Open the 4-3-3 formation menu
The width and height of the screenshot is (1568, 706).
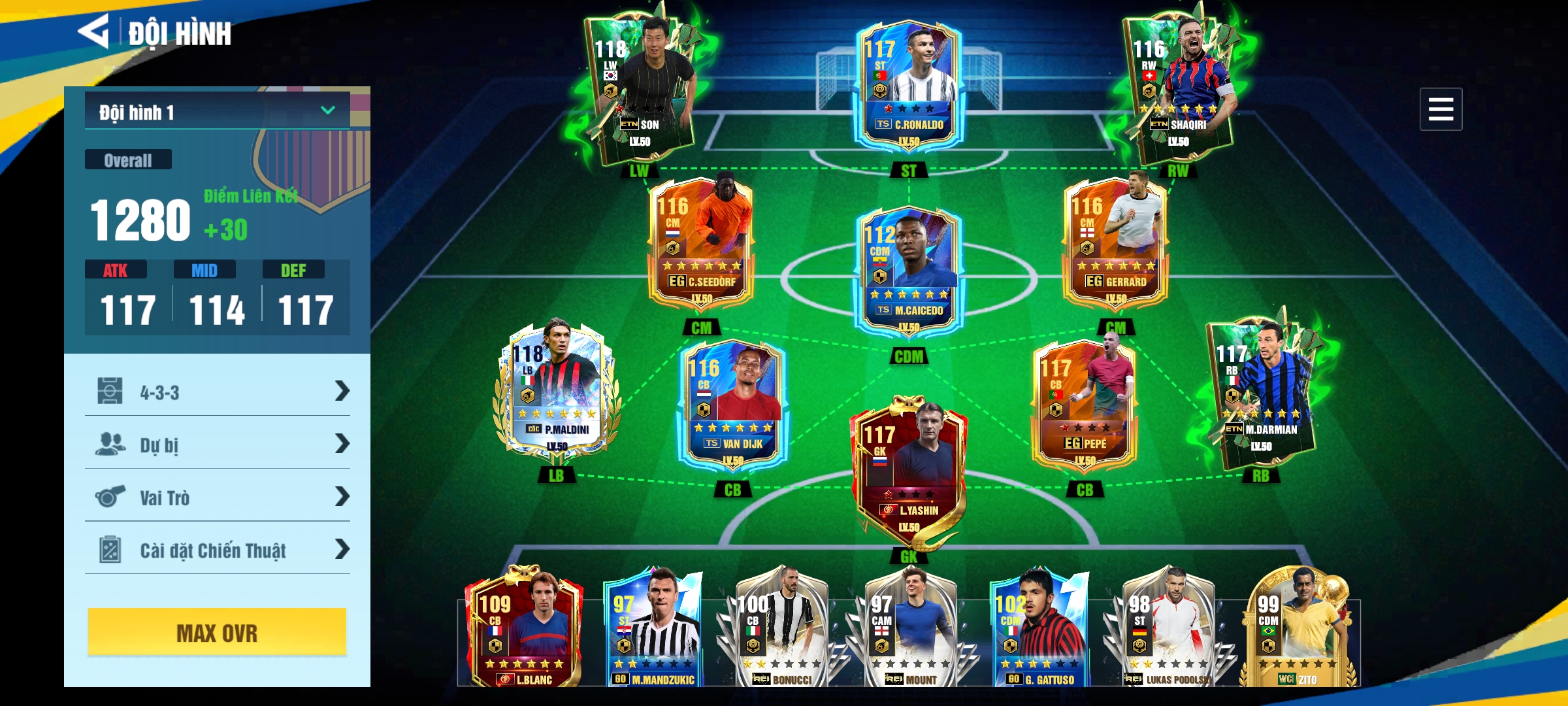[217, 392]
